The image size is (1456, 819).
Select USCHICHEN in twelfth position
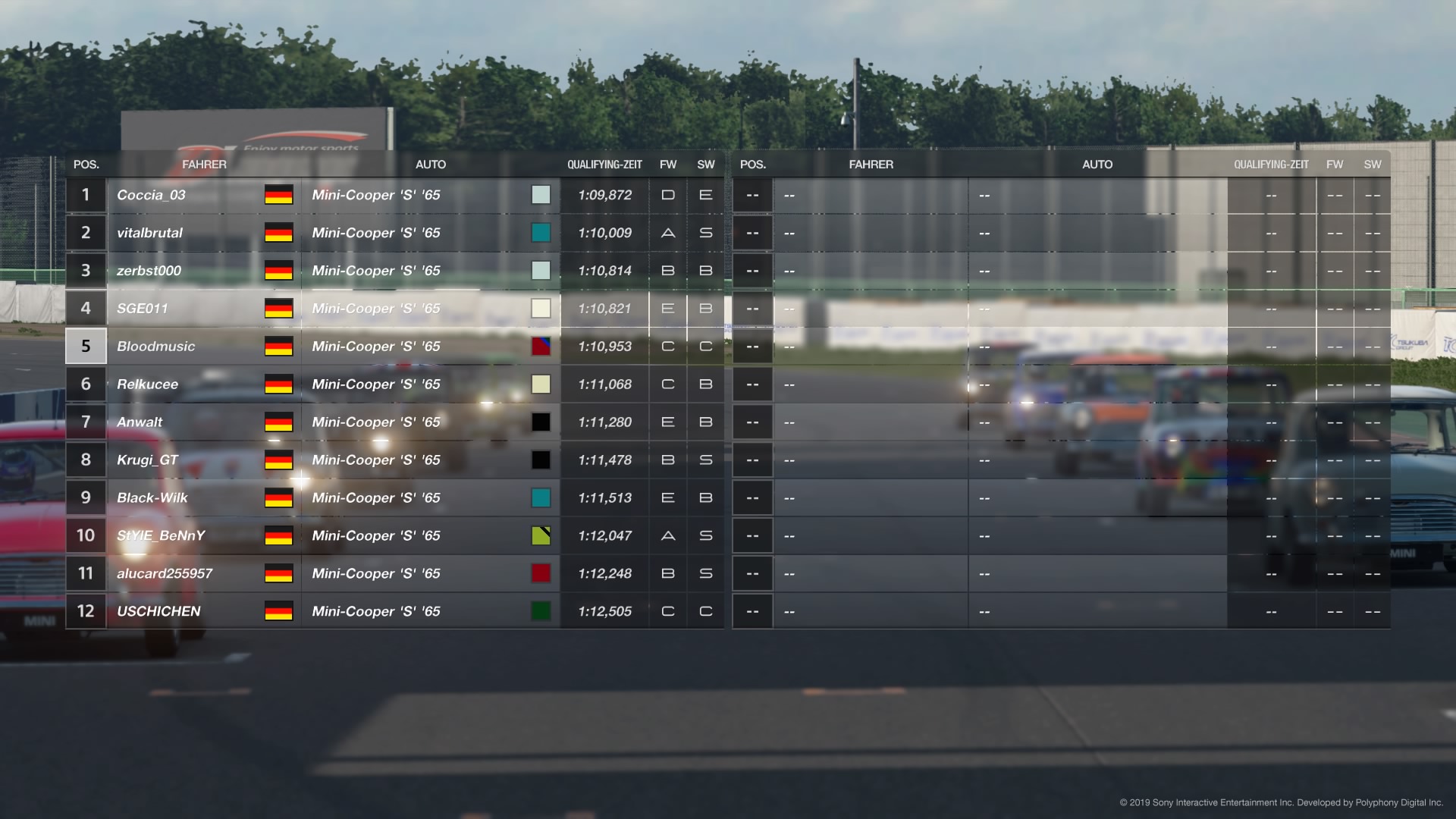(x=159, y=612)
